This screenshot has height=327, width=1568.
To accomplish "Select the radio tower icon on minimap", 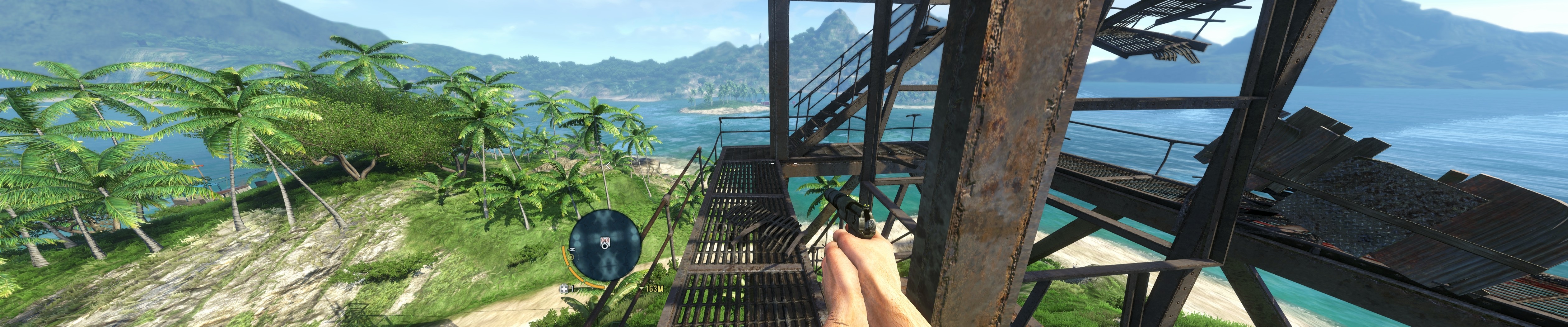I will 604,242.
